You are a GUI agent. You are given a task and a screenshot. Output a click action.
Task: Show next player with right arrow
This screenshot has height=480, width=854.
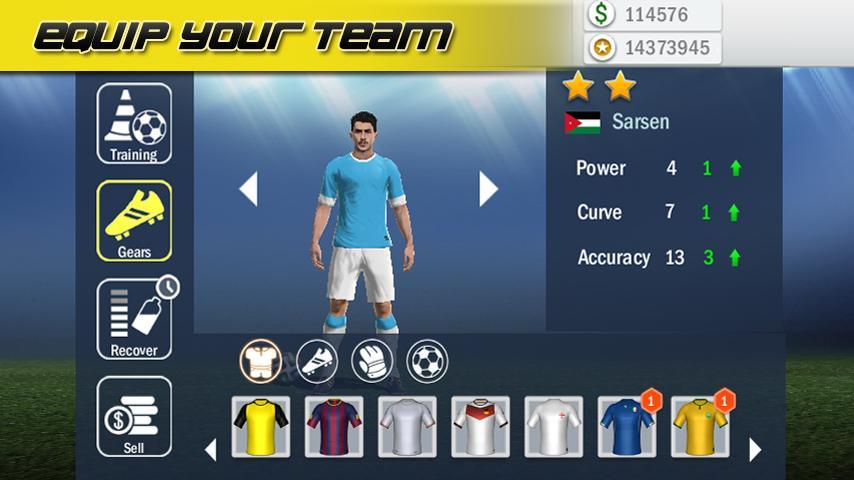pos(488,189)
